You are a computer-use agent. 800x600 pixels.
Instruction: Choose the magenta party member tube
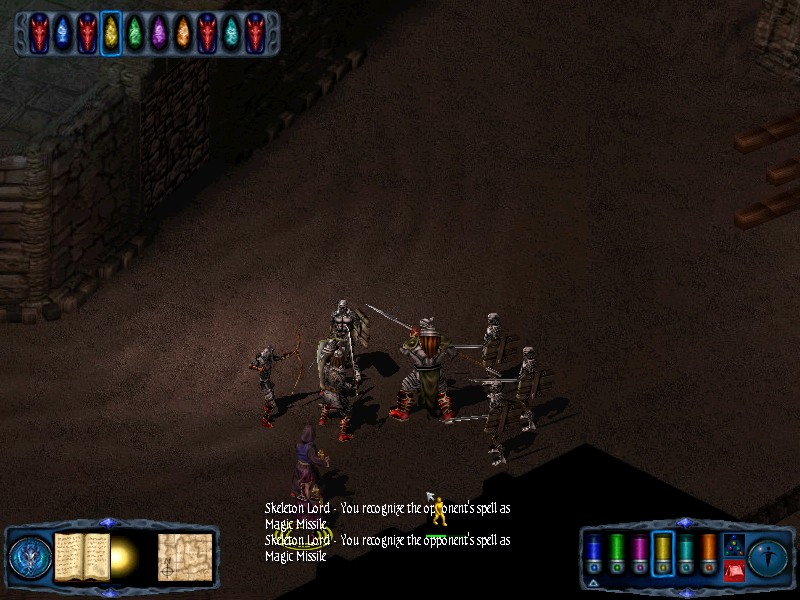[639, 553]
